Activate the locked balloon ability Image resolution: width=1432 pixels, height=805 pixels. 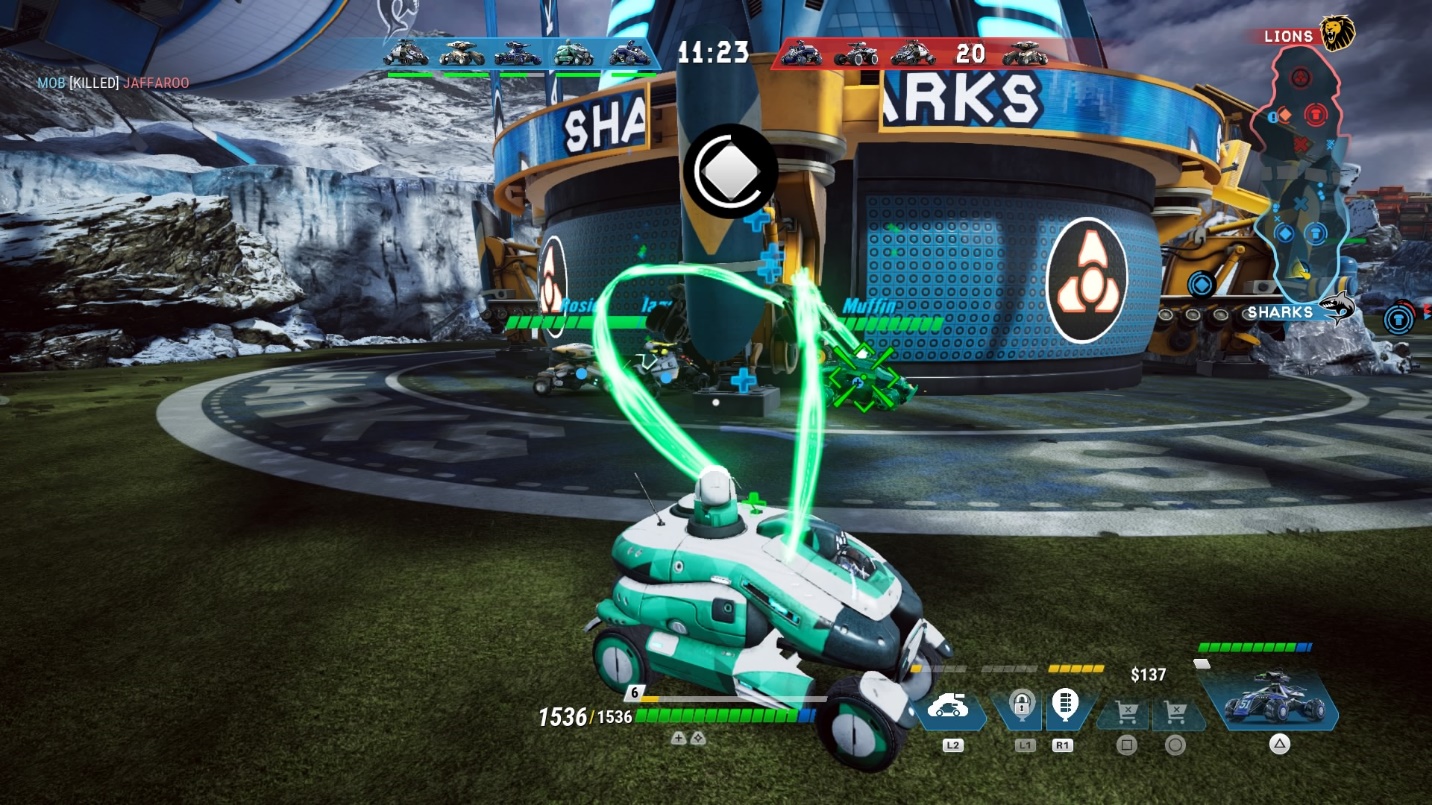click(1021, 706)
